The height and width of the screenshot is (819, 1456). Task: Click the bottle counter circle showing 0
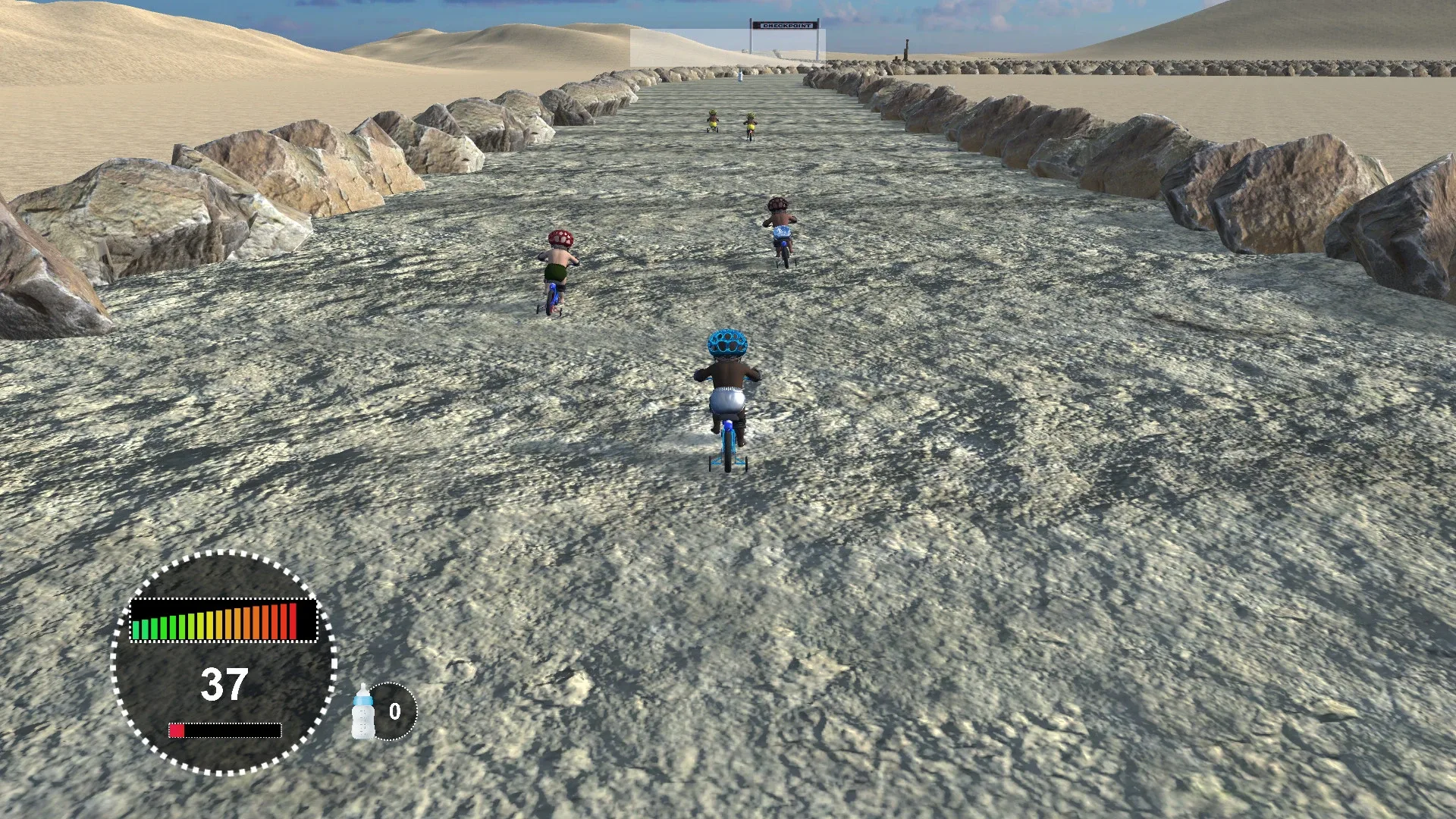pyautogui.click(x=394, y=711)
